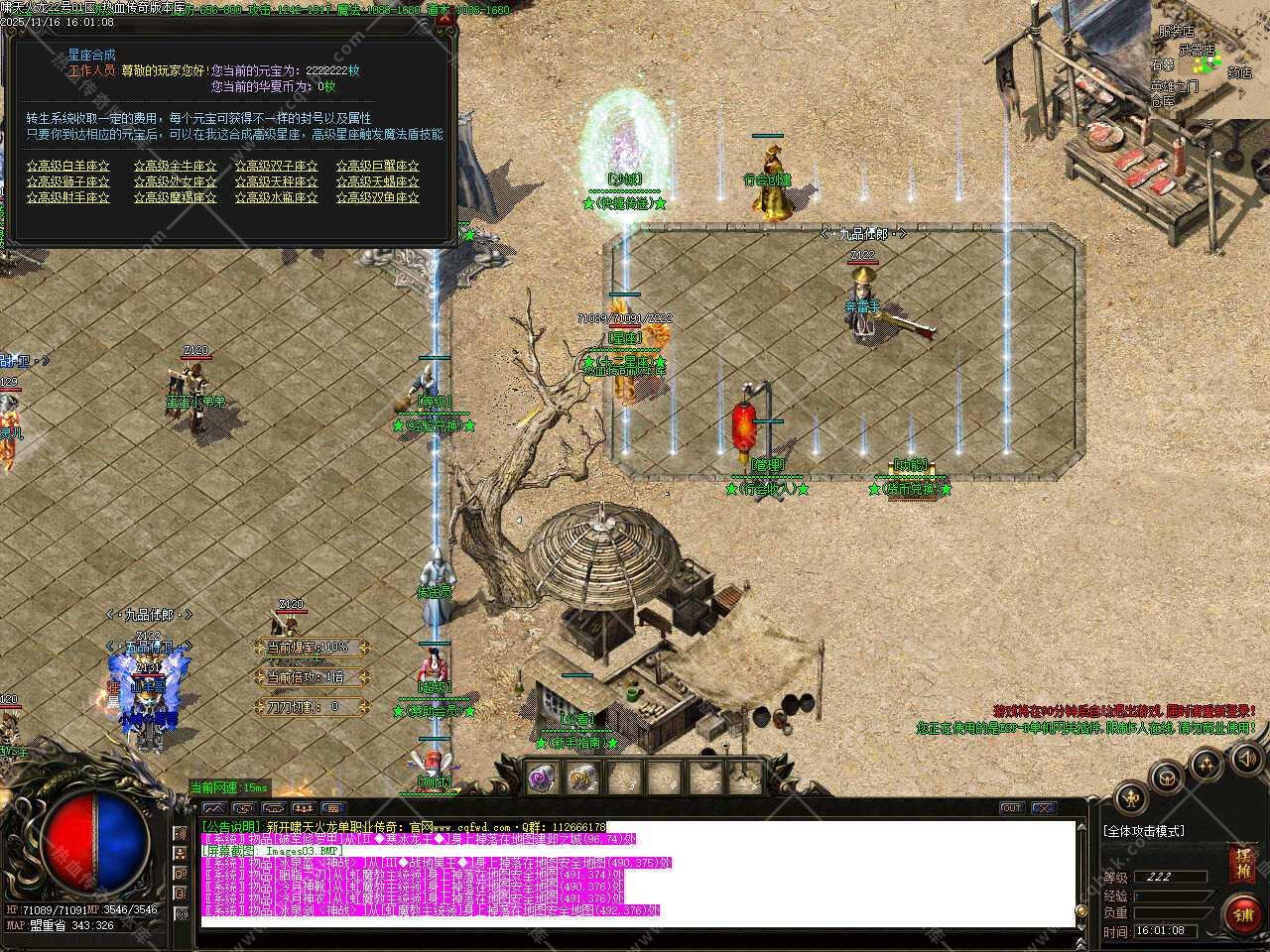Select the 高级双鱼座 option

(378, 198)
